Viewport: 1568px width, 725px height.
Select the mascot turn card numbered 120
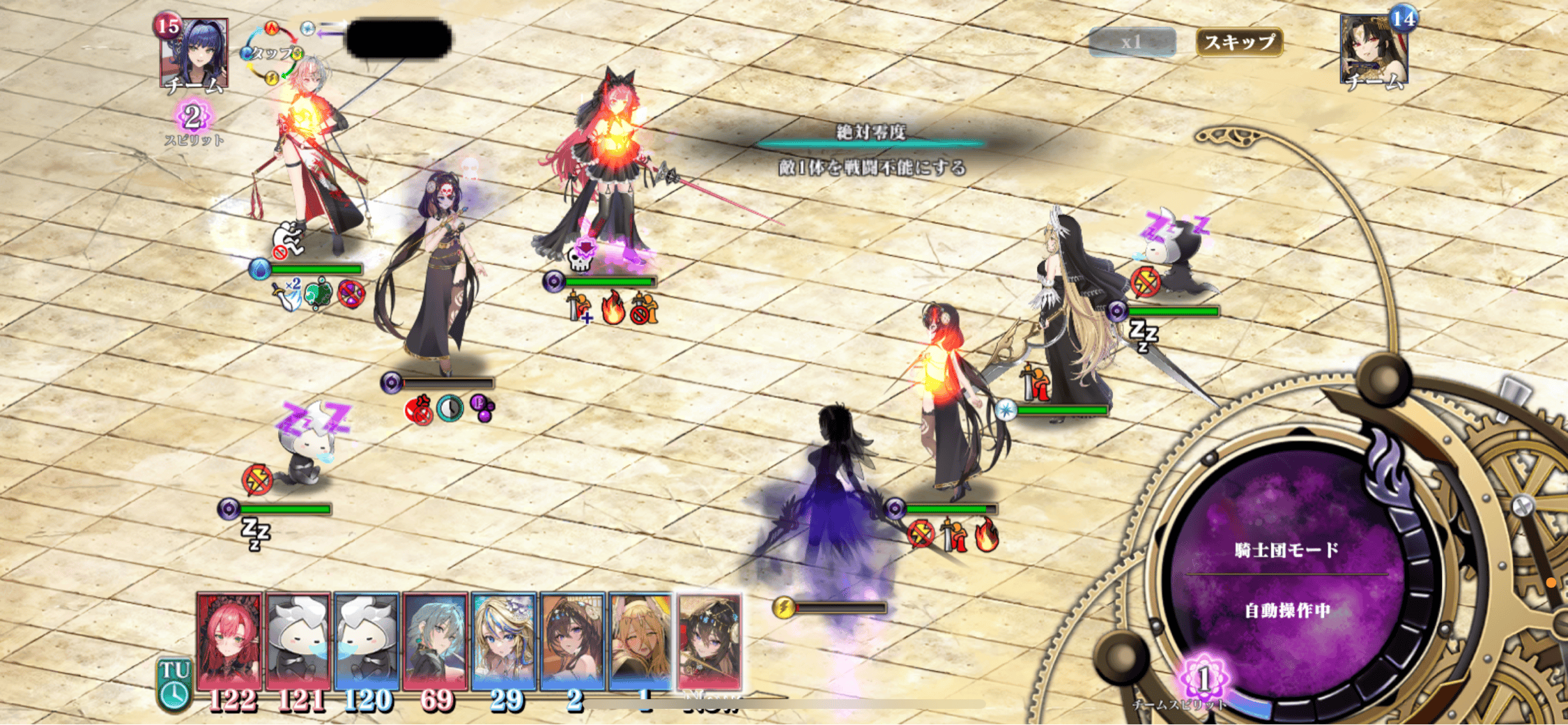coord(366,641)
